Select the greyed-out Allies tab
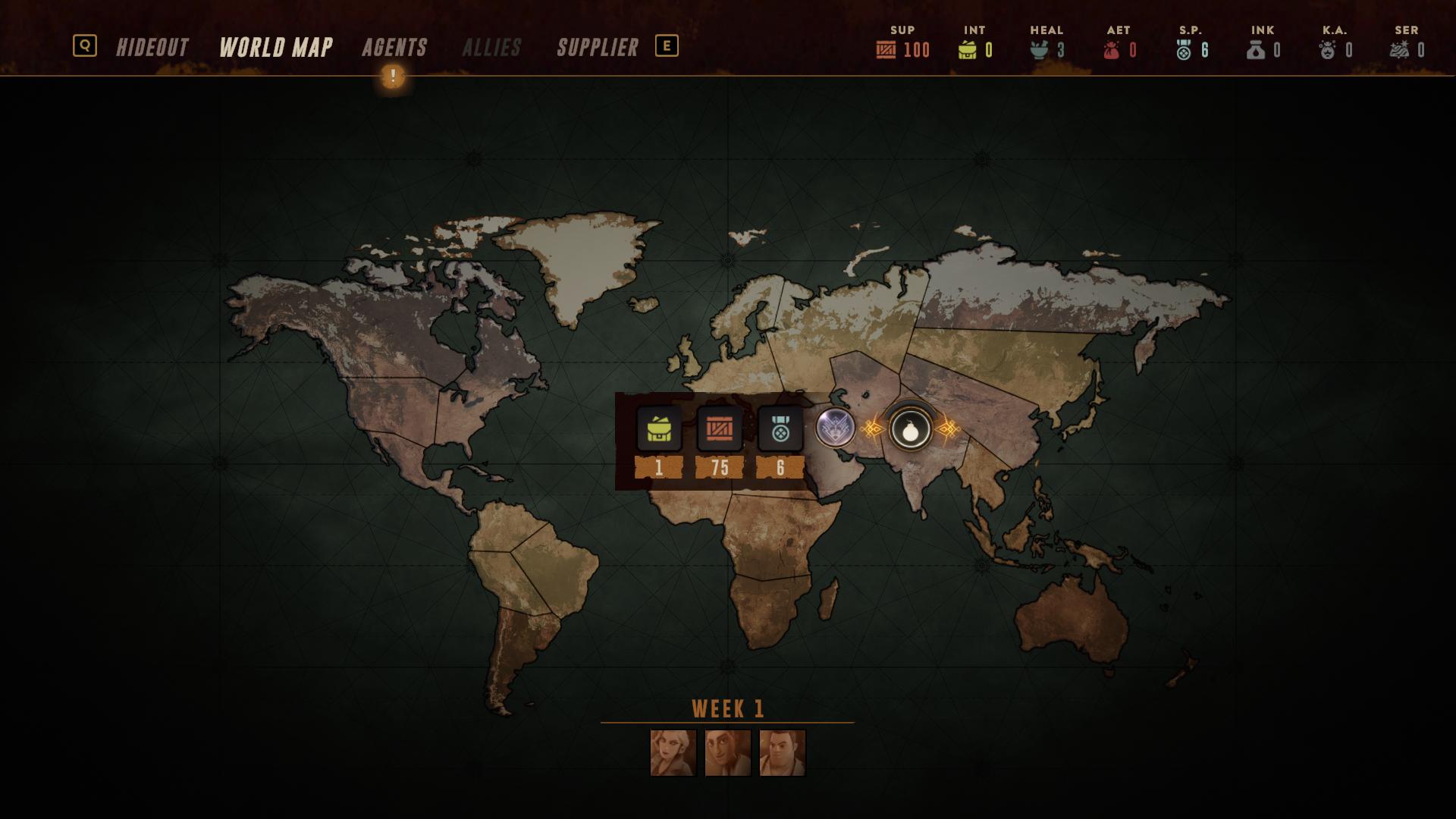The image size is (1456, 819). pos(491,48)
